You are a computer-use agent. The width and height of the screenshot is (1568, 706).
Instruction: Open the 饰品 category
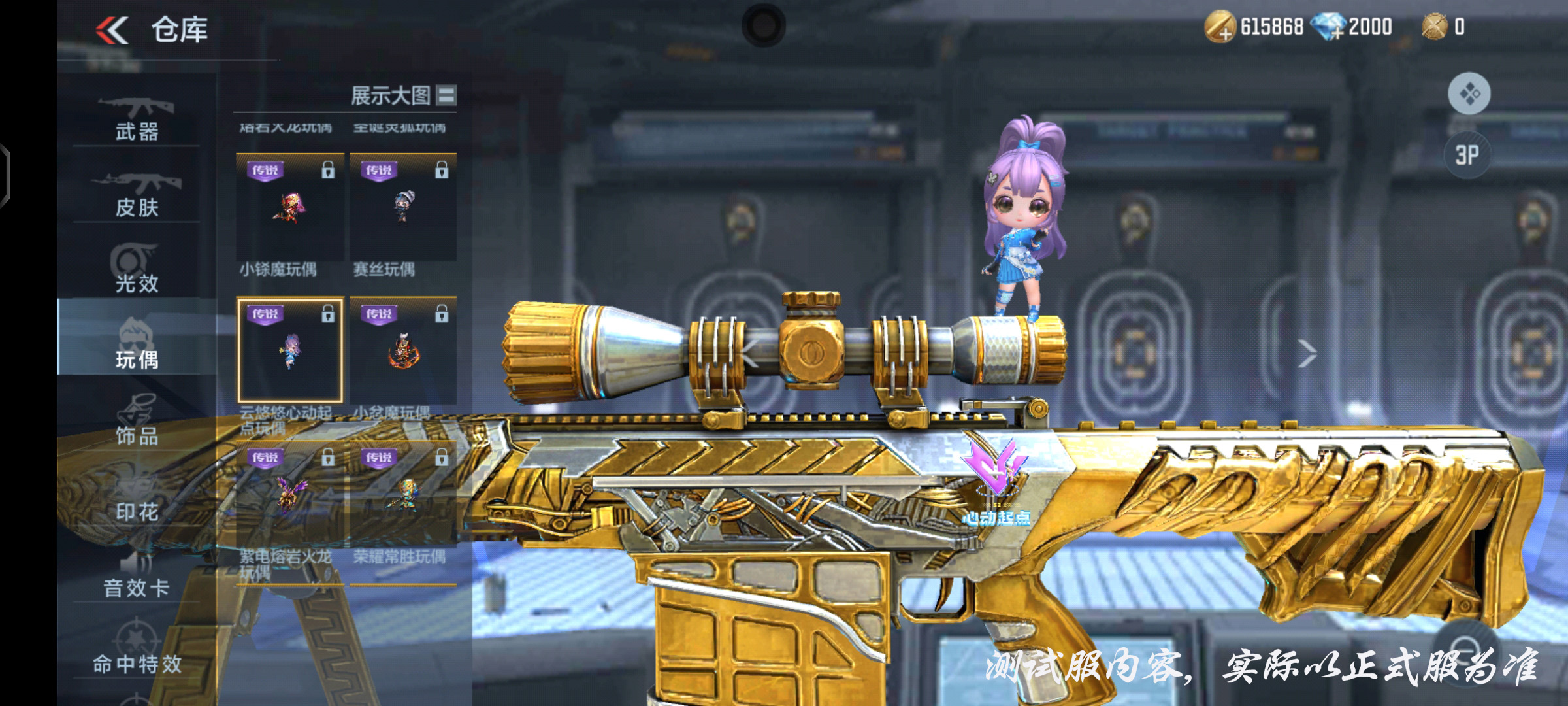[137, 422]
